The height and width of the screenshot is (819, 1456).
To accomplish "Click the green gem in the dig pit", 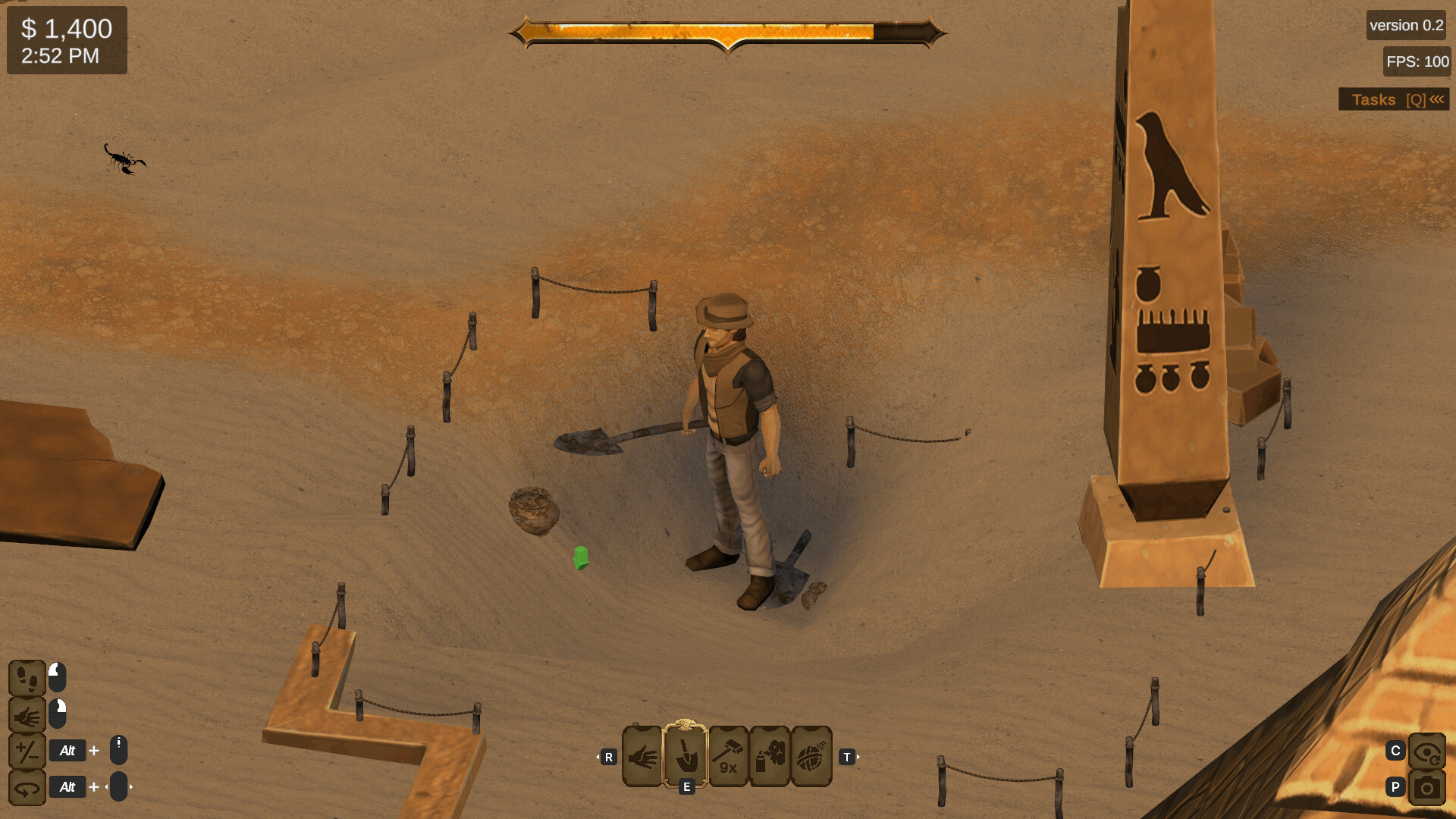I will tap(580, 559).
